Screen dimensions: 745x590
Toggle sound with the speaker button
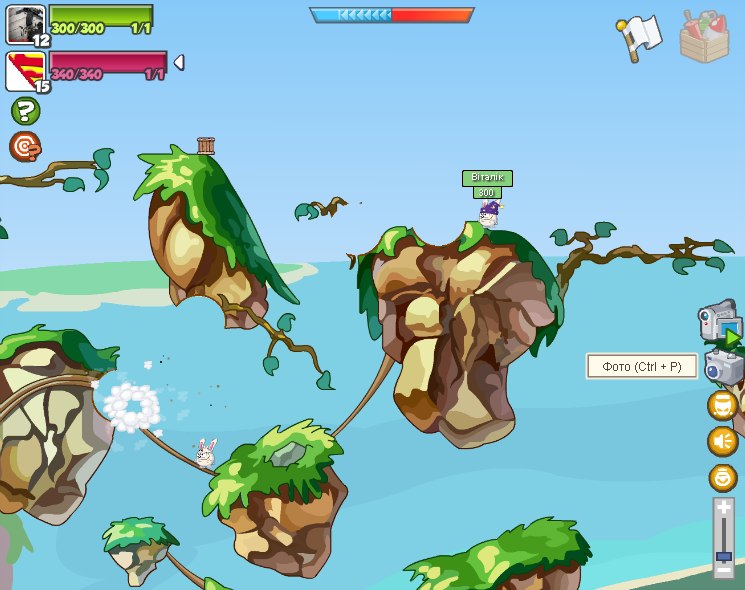click(x=722, y=441)
